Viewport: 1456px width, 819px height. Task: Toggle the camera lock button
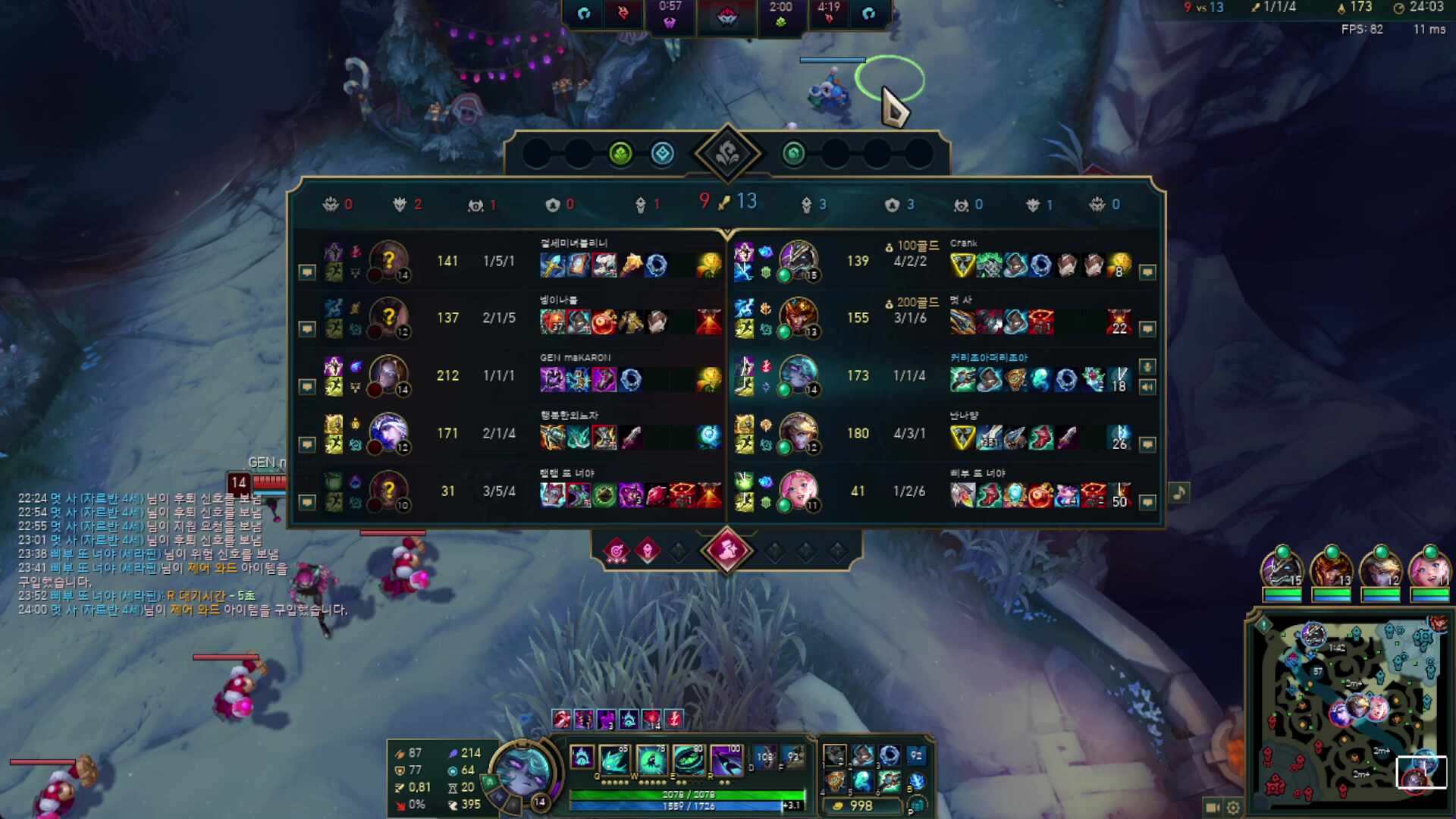1212,808
